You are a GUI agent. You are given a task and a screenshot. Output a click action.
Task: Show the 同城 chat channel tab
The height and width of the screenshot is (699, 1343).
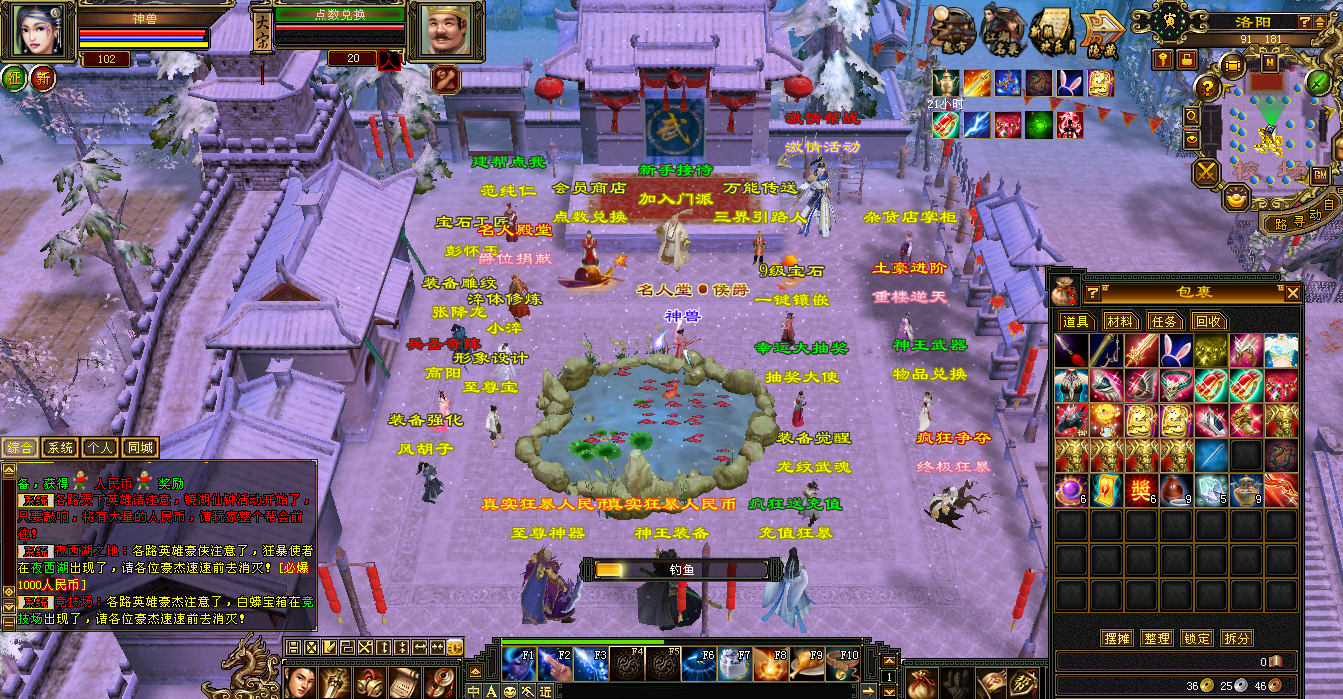[x=140, y=448]
